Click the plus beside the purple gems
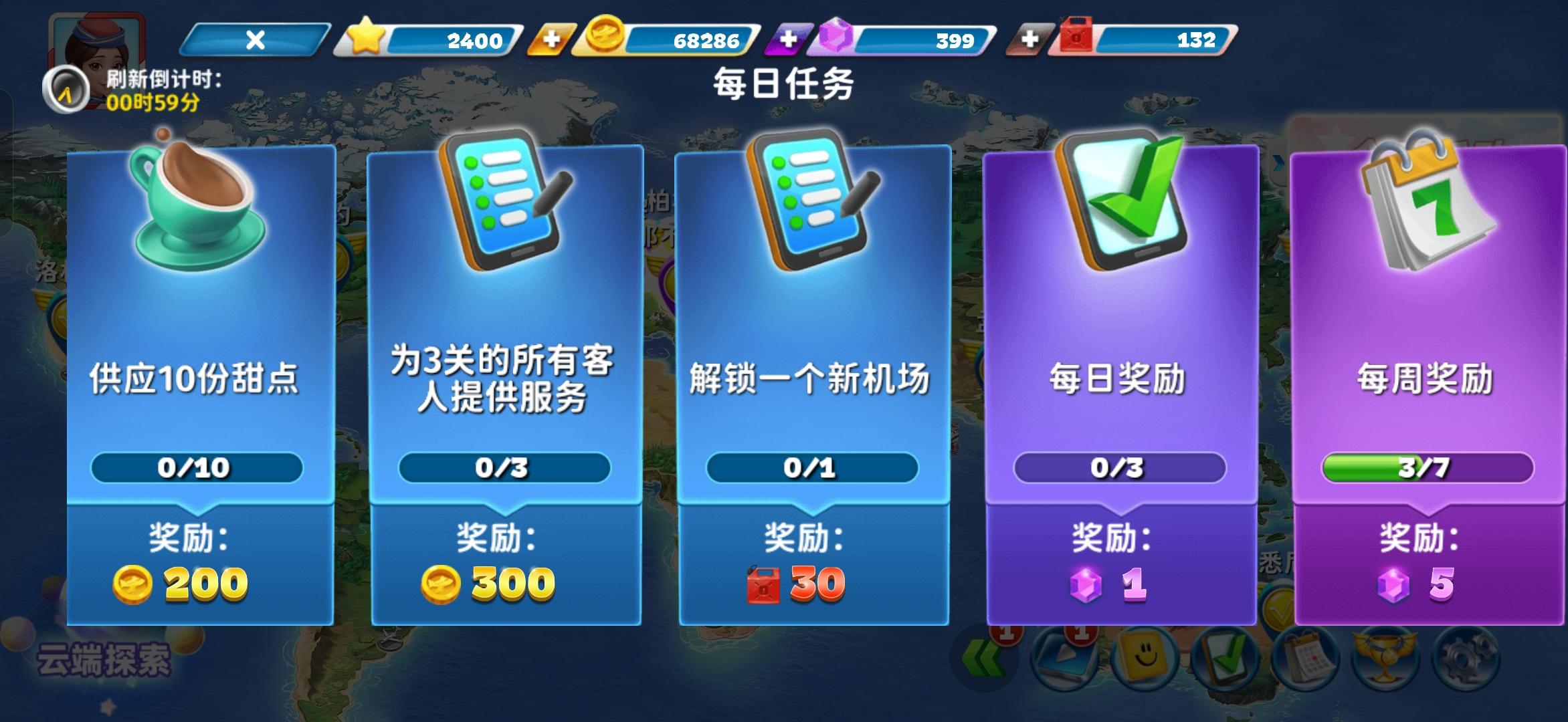1568x722 pixels. coord(788,40)
